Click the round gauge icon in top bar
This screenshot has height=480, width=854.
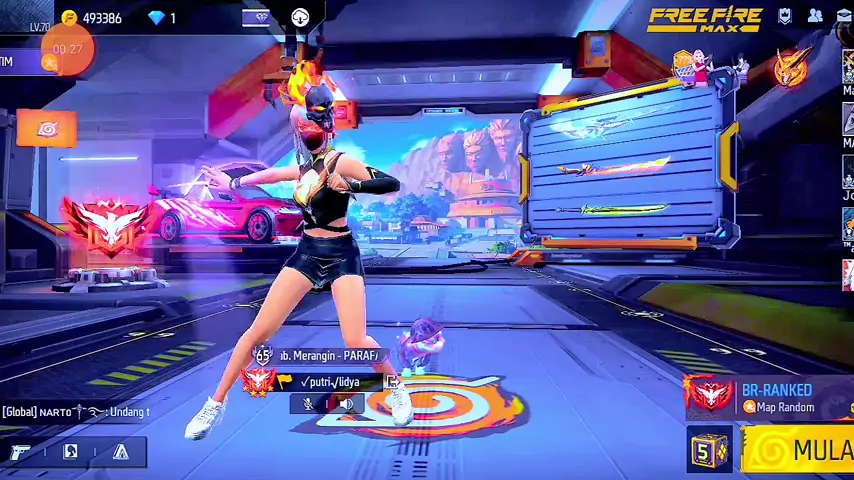click(300, 17)
